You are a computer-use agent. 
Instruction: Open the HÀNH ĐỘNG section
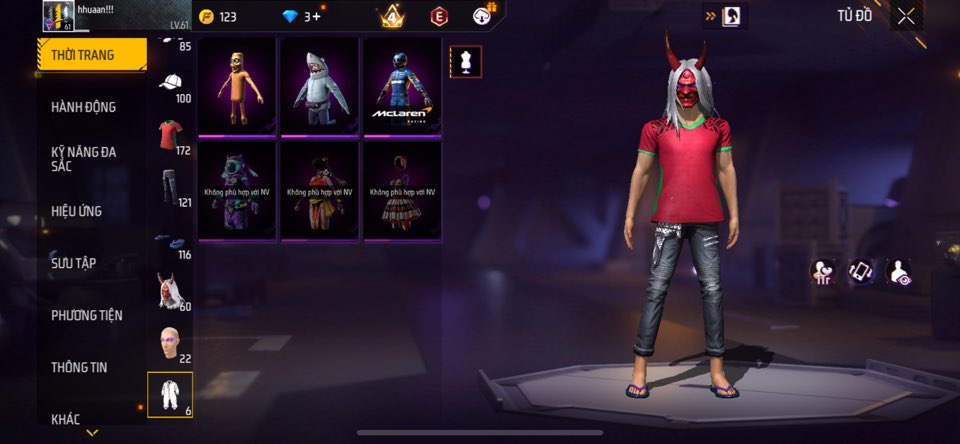(84, 107)
